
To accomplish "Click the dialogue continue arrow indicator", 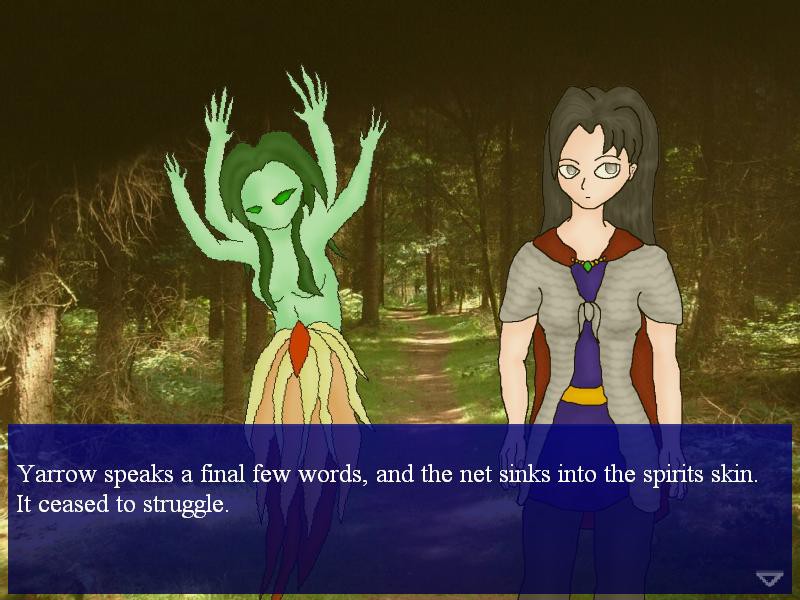I will coord(768,578).
